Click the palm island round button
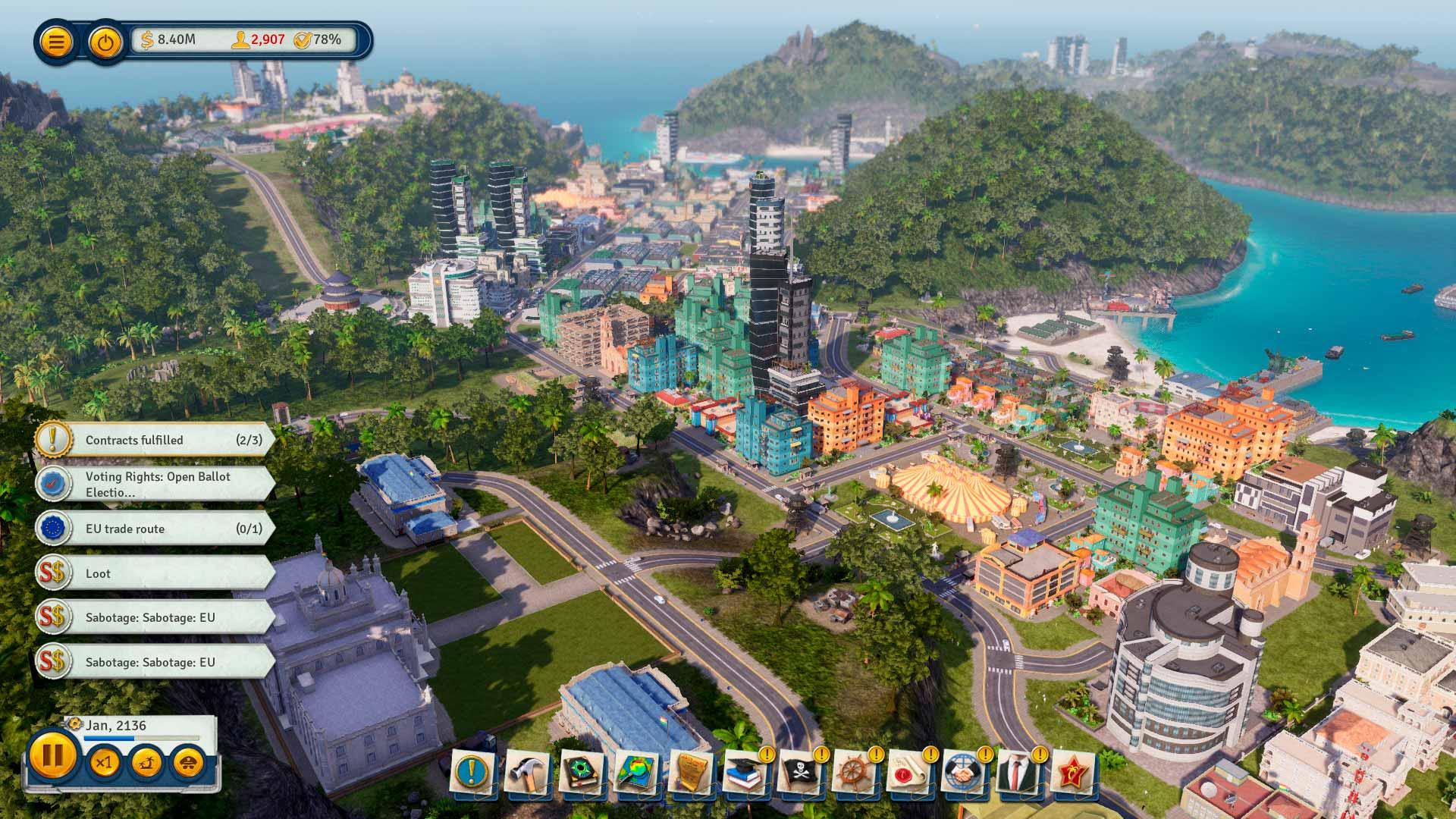Image resolution: width=1456 pixels, height=819 pixels. pyautogui.click(x=146, y=761)
